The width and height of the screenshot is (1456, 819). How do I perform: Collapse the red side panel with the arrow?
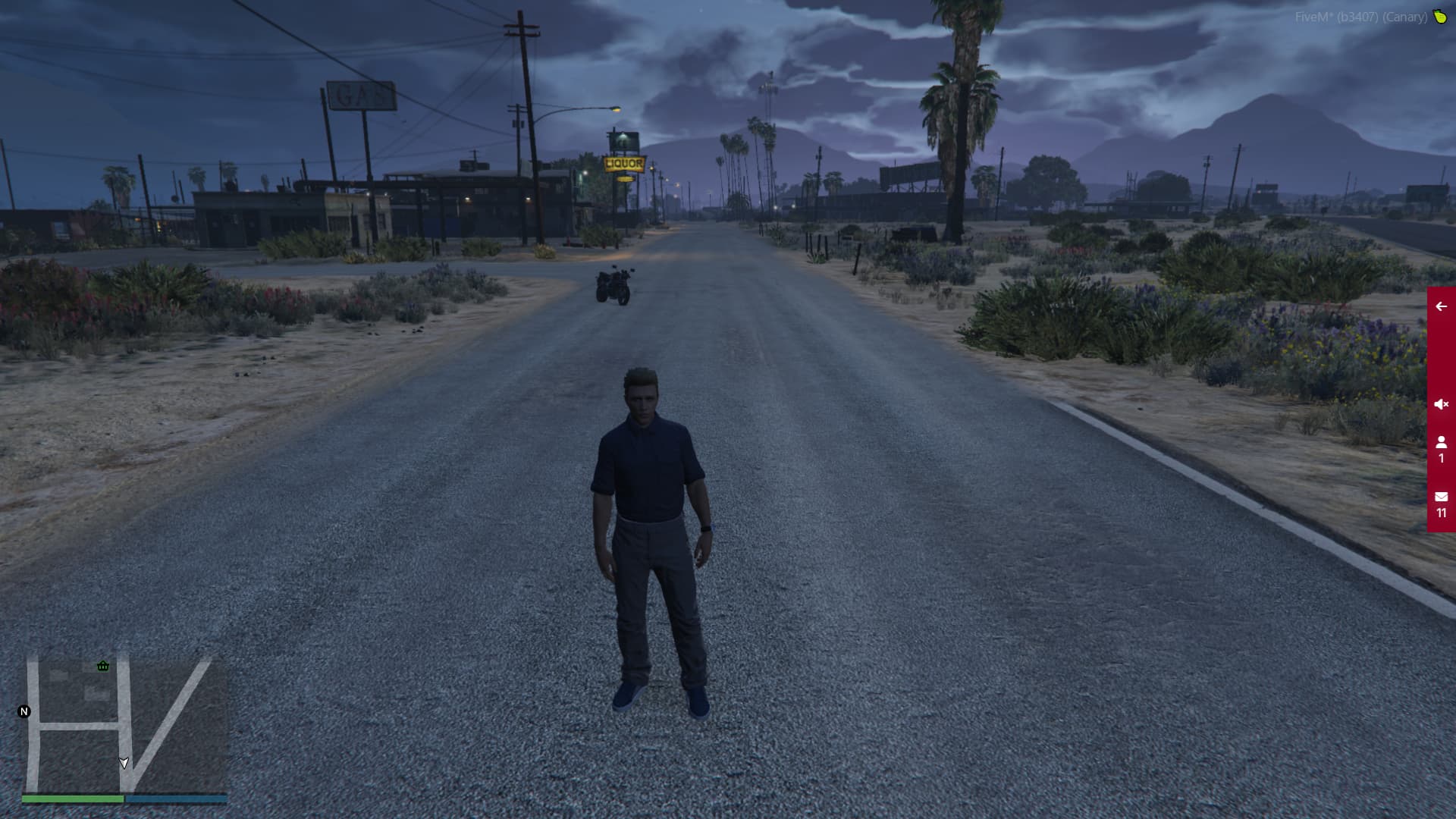click(1441, 306)
